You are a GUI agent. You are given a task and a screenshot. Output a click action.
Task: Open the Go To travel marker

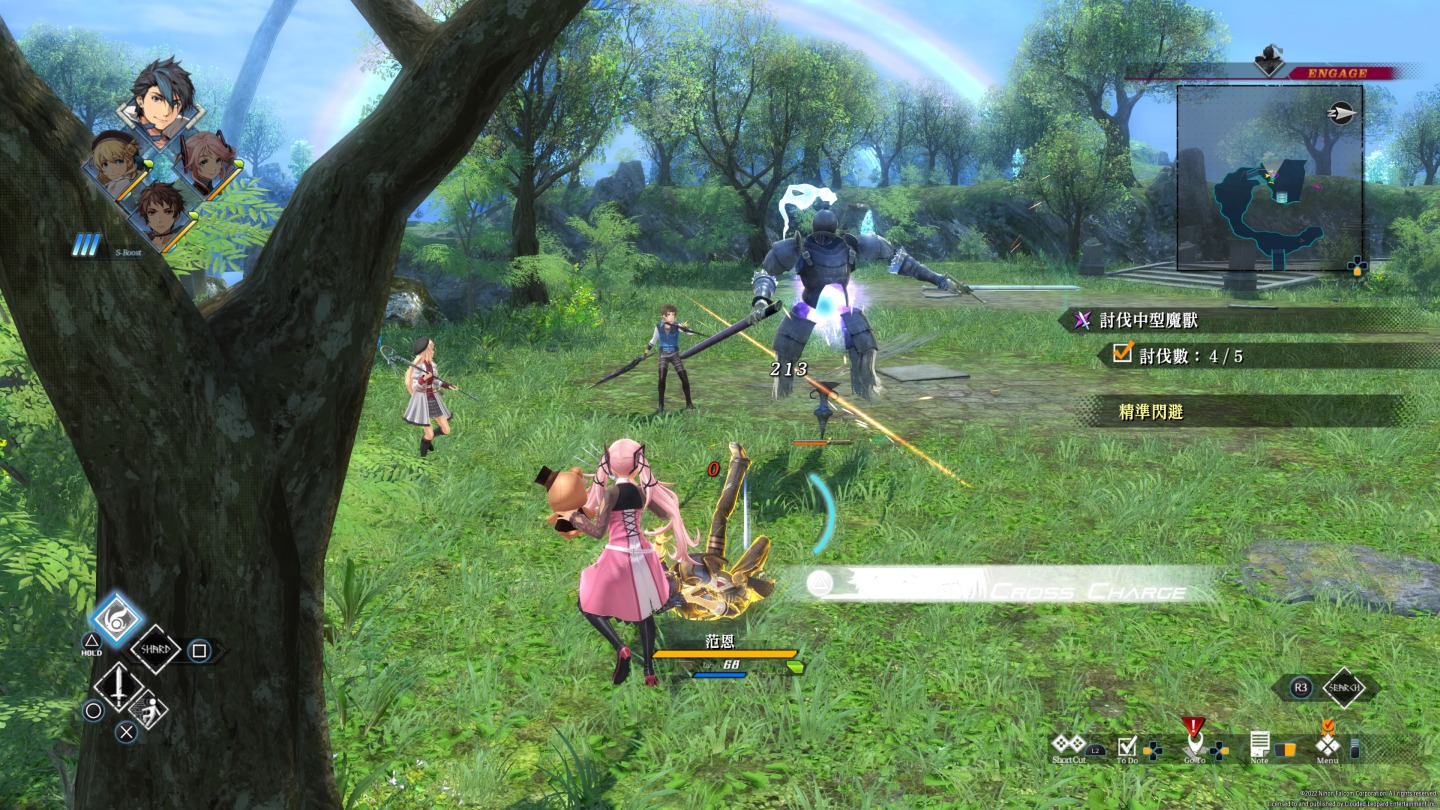point(1193,743)
